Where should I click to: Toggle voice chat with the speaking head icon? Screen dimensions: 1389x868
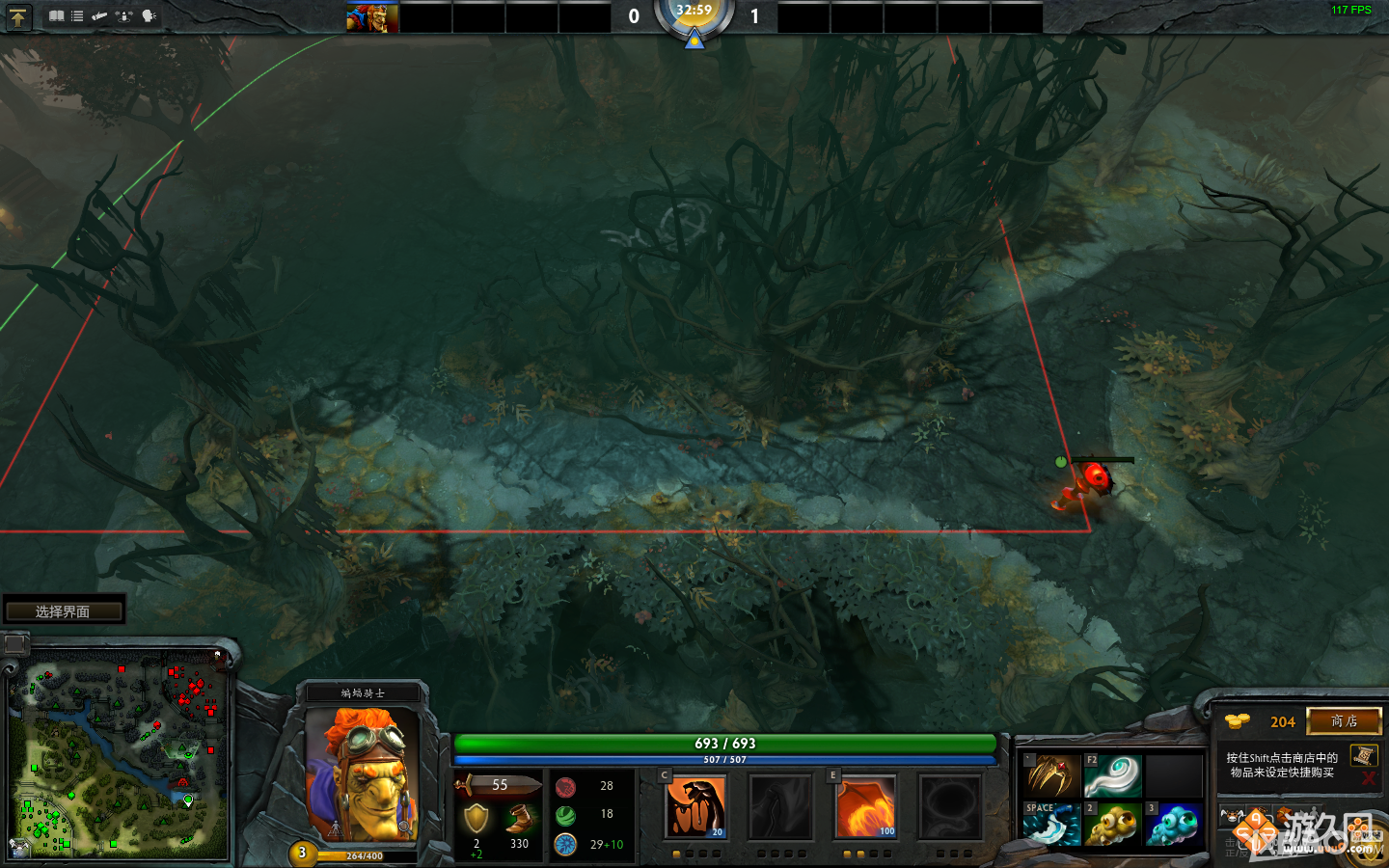pos(148,15)
